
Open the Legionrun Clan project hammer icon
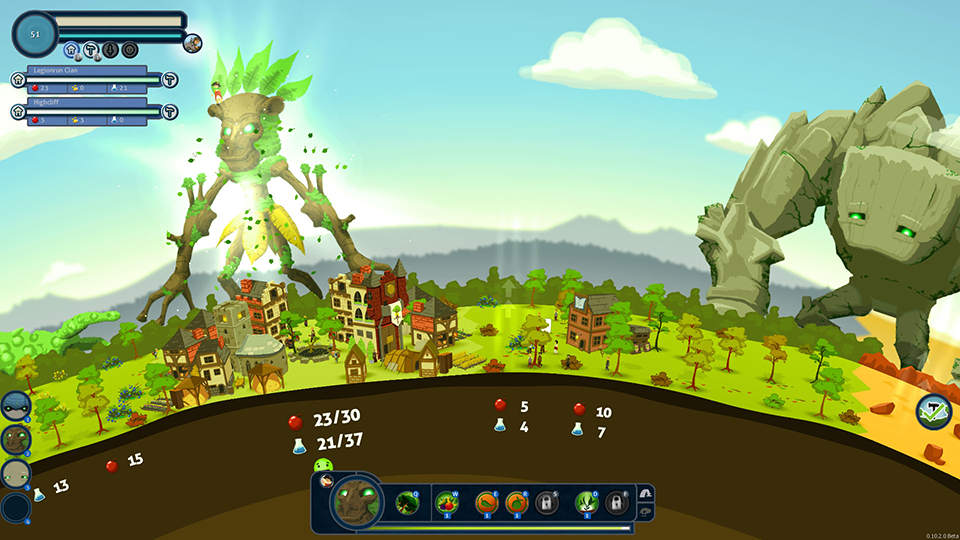(170, 80)
